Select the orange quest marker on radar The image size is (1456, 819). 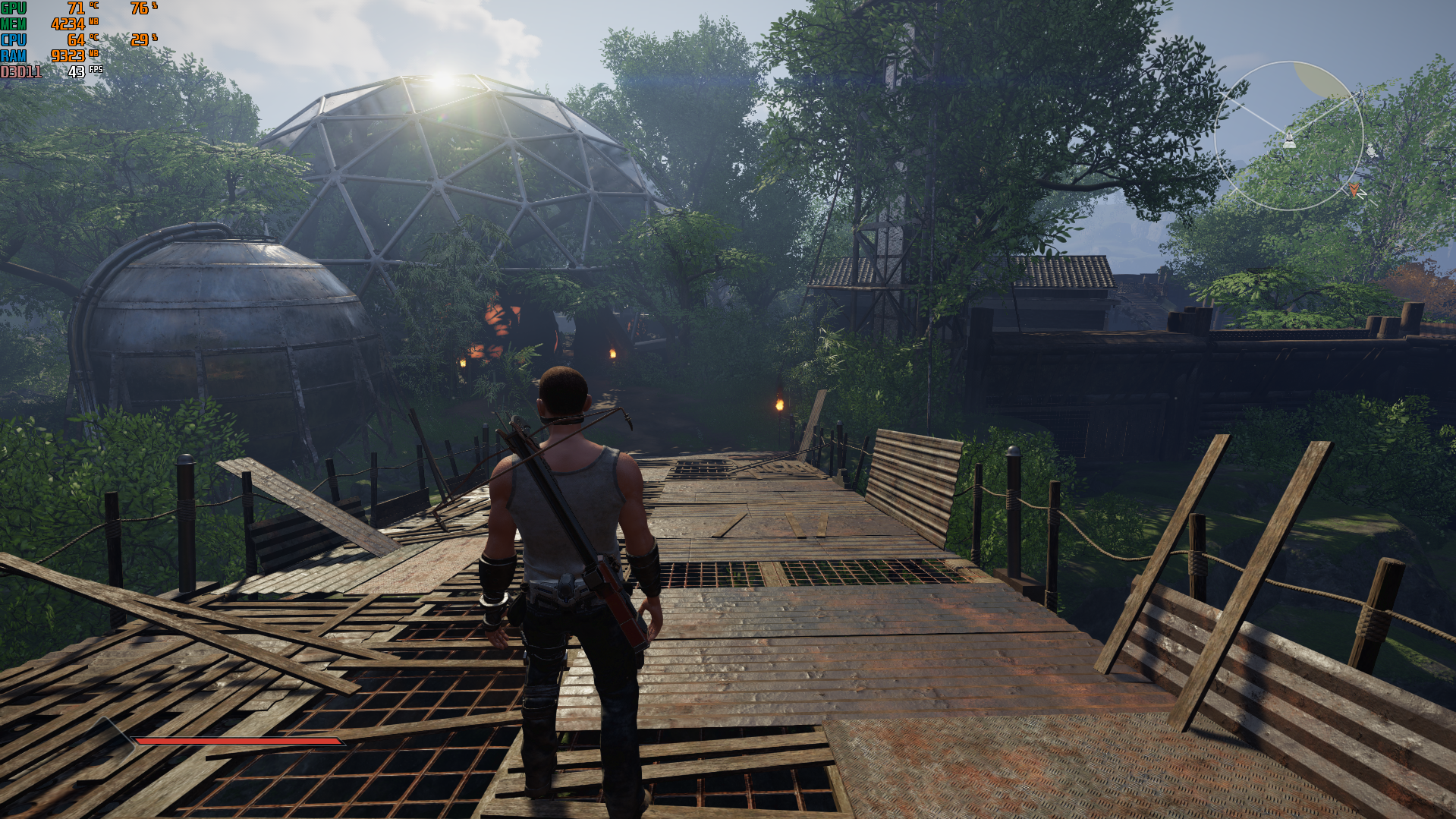pyautogui.click(x=1354, y=188)
